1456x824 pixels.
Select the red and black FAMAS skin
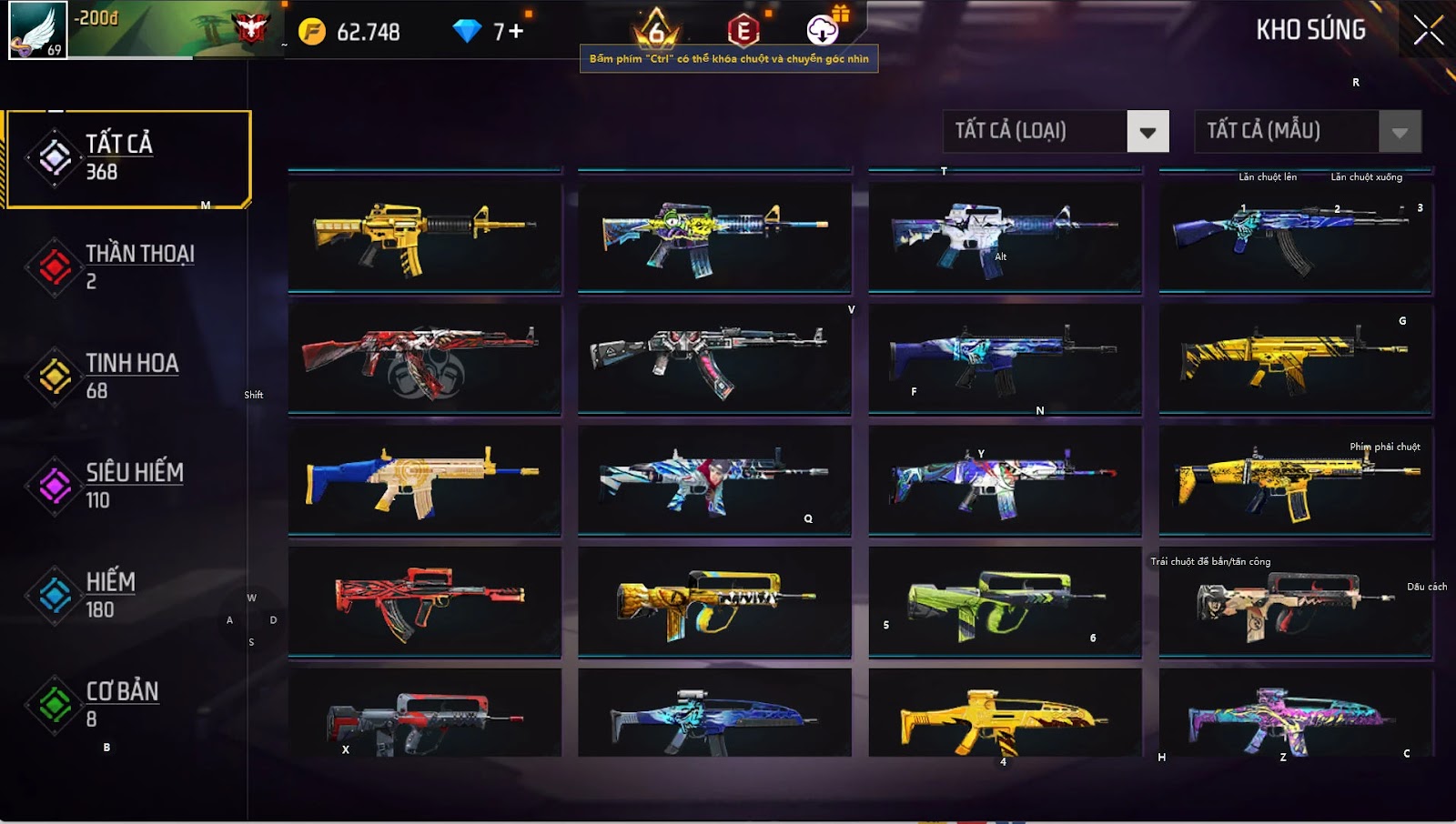tap(424, 601)
